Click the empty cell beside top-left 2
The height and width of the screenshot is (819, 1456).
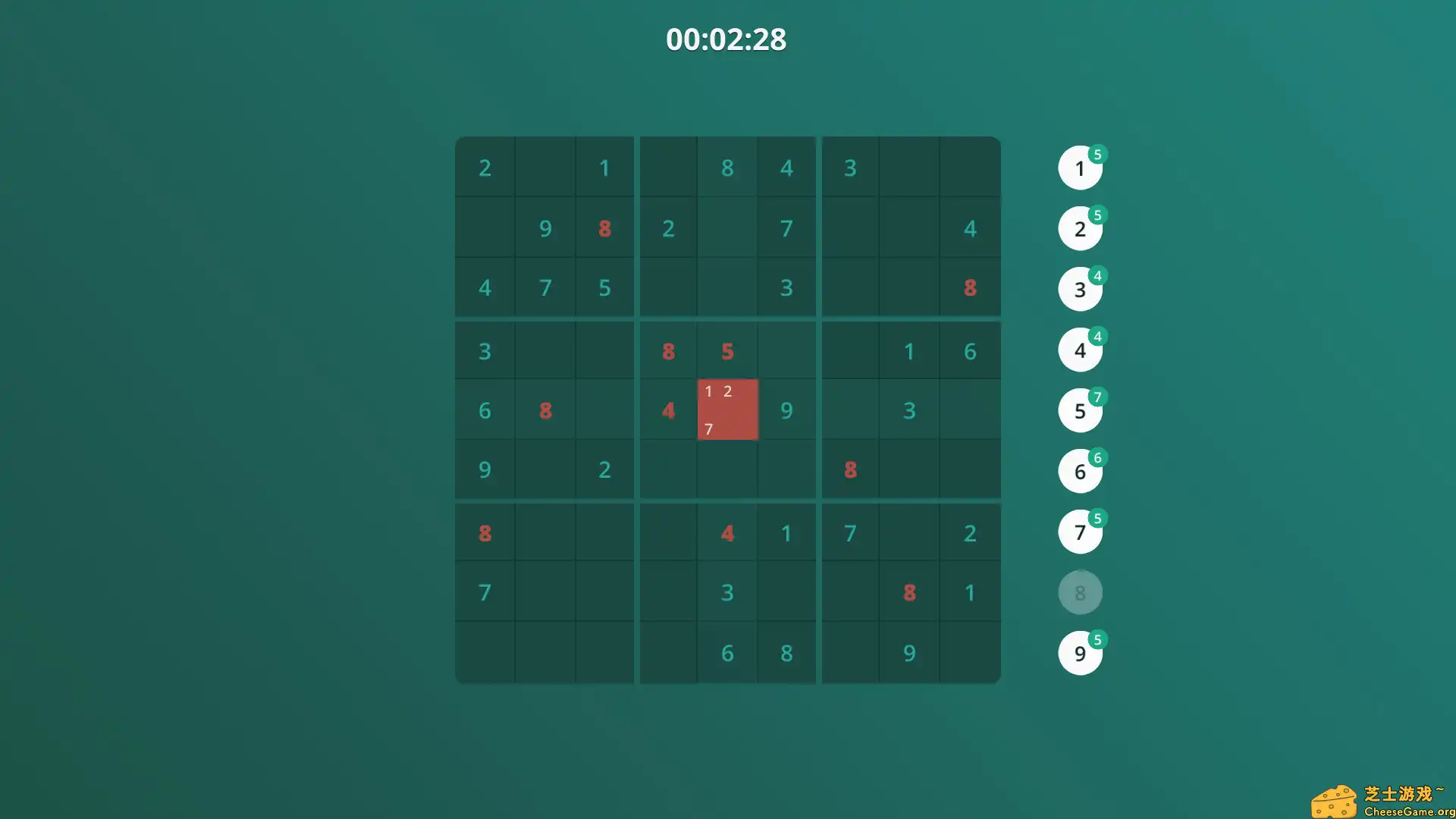click(544, 168)
